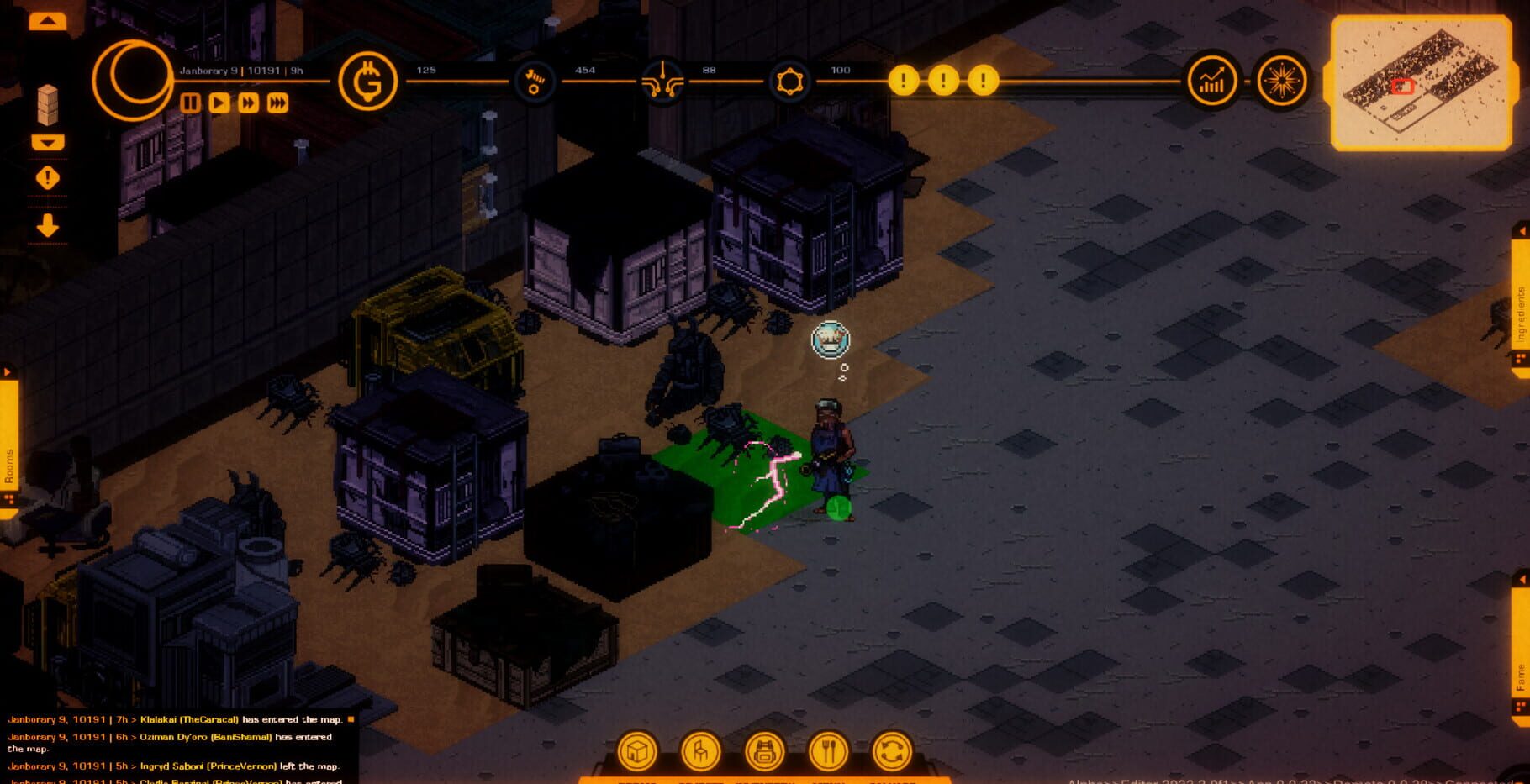Click the Klalakai entered map log entry
The height and width of the screenshot is (784, 1530).
tap(168, 719)
